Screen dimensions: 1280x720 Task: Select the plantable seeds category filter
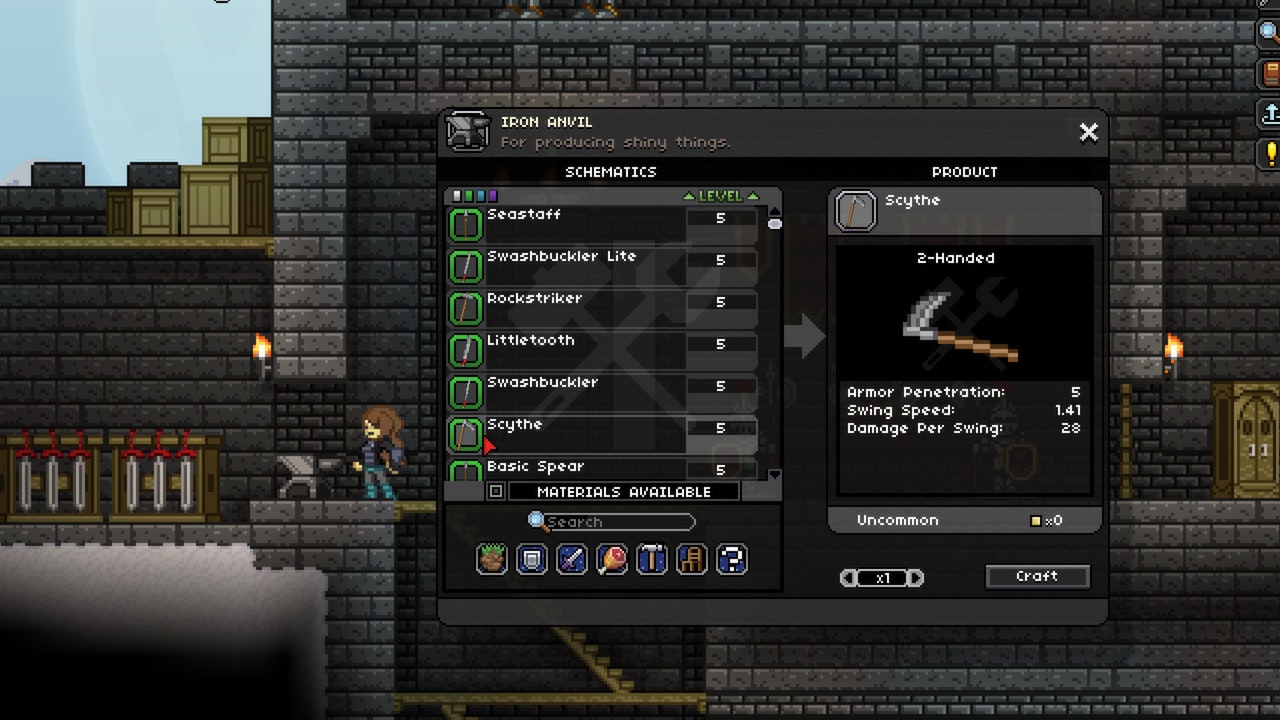coord(489,559)
